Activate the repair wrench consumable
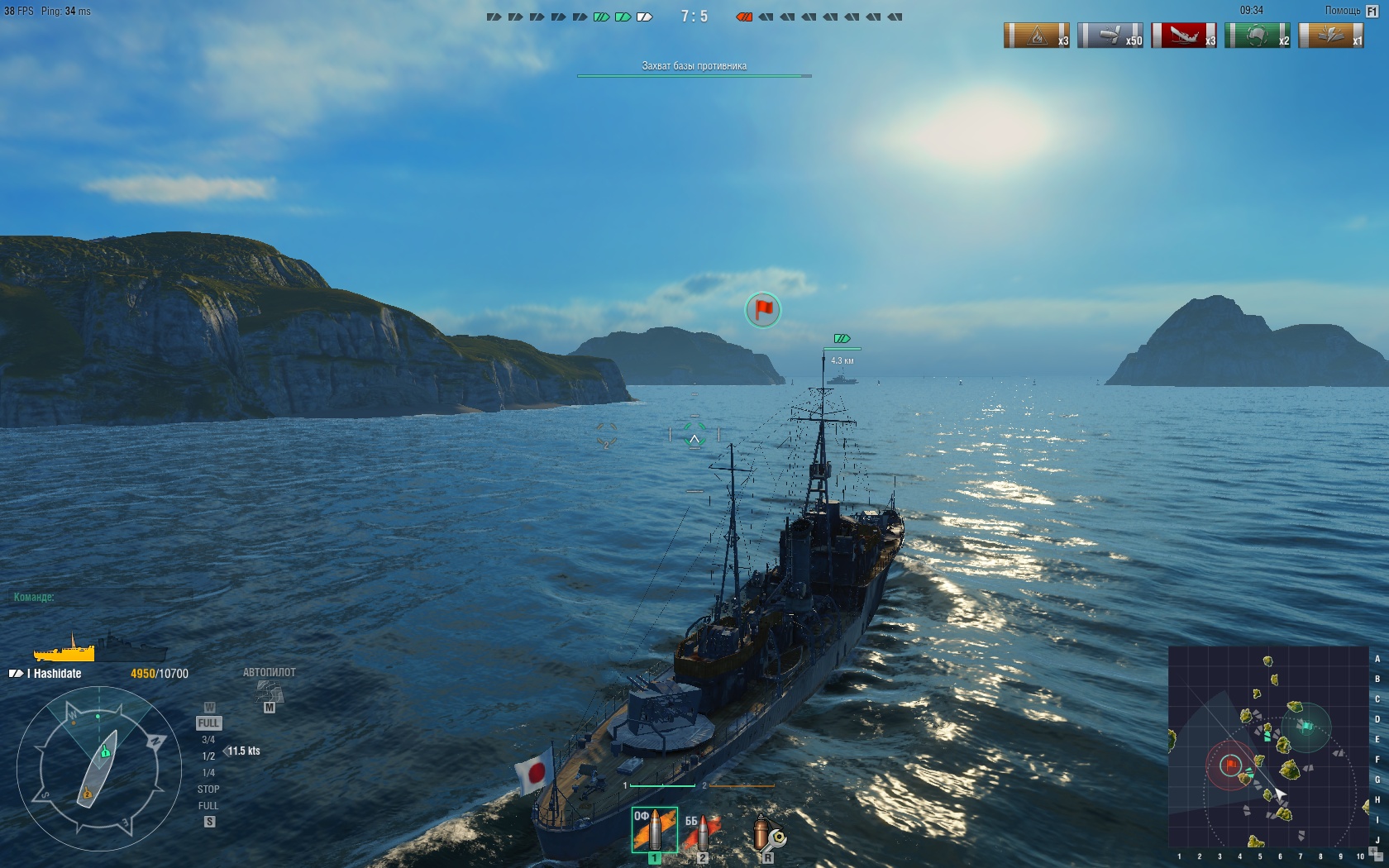 pyautogui.click(x=767, y=832)
